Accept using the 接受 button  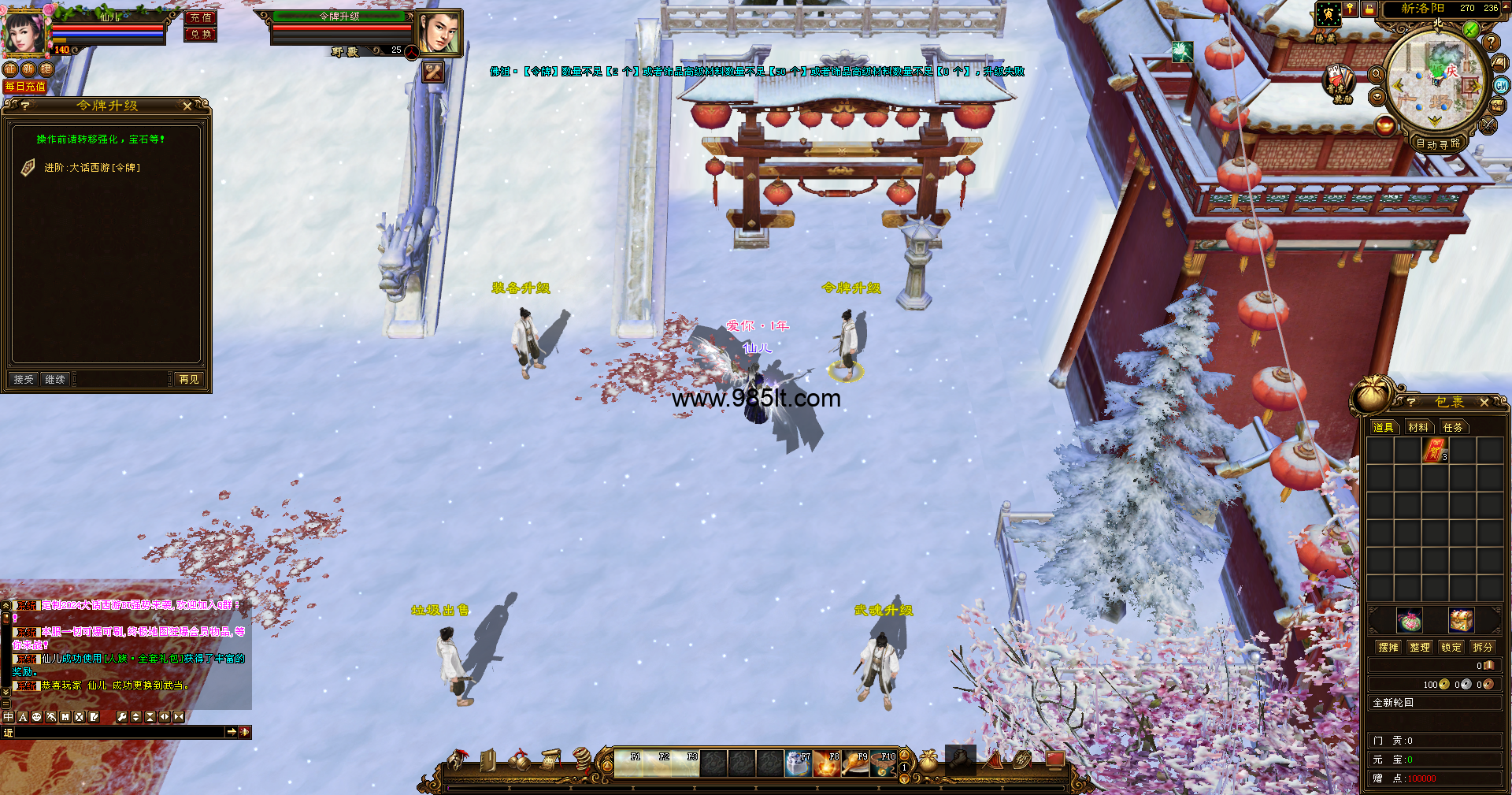pos(24,380)
